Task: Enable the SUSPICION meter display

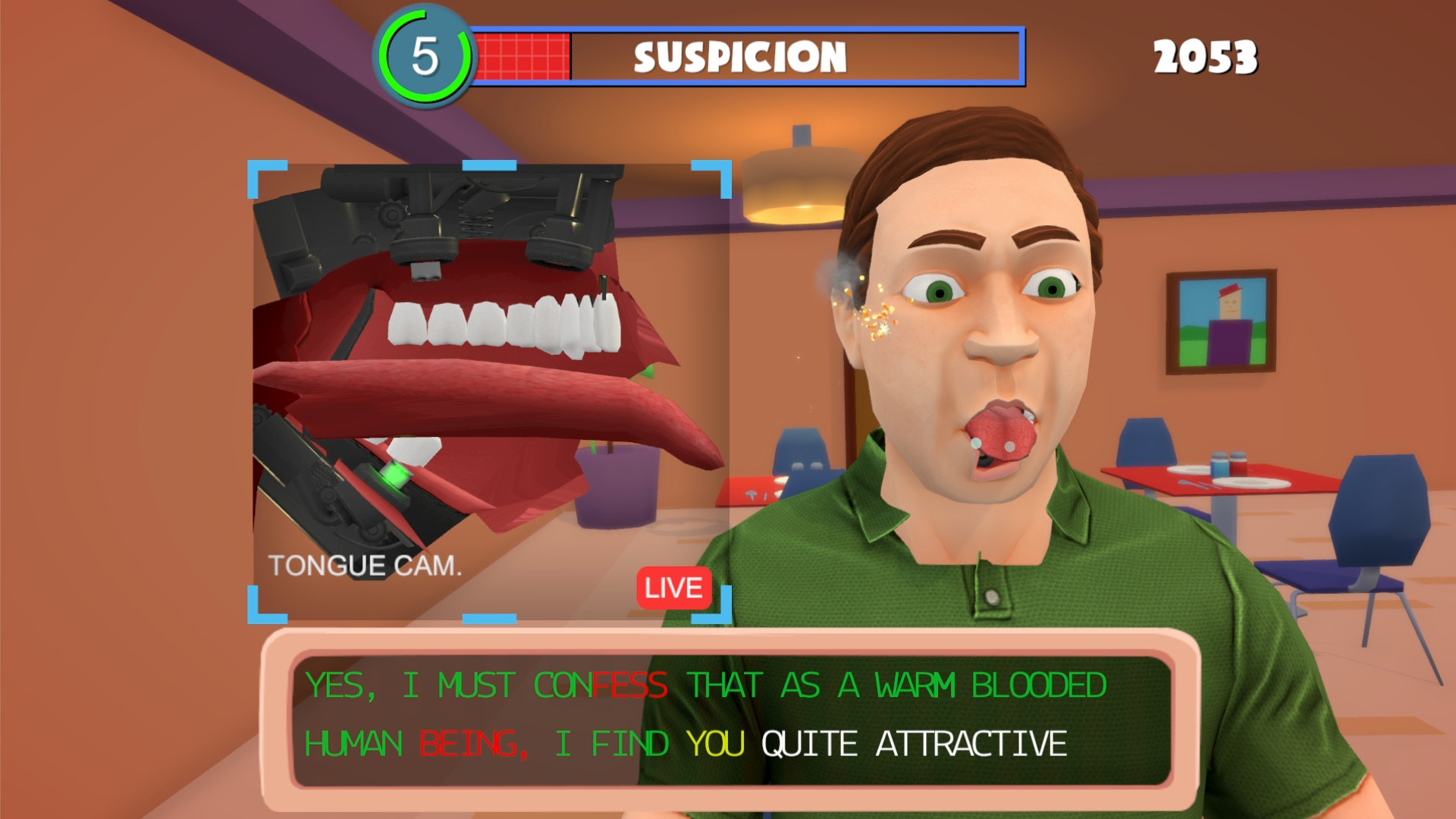Action: click(x=739, y=57)
